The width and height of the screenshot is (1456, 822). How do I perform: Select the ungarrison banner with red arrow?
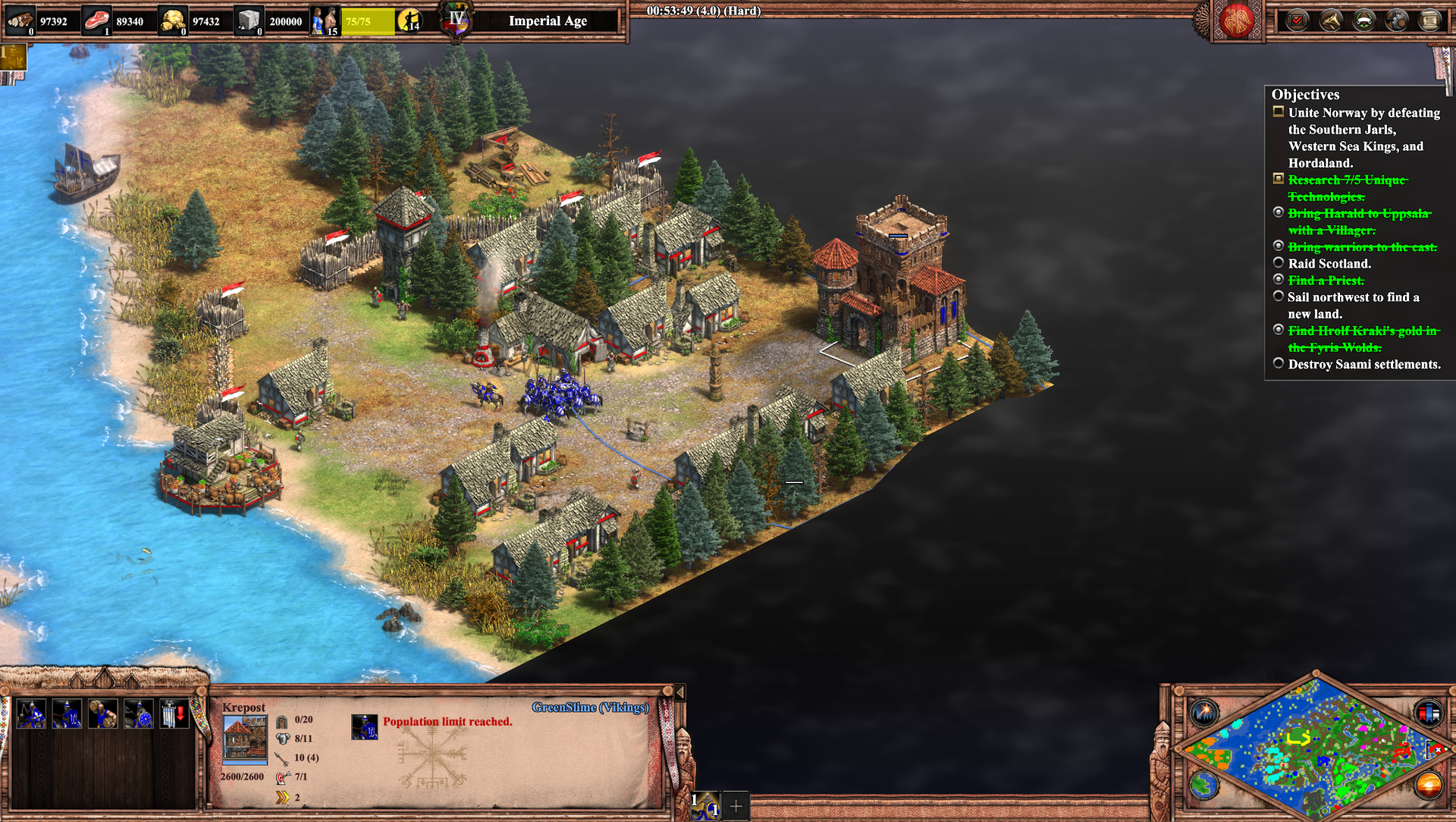point(174,714)
